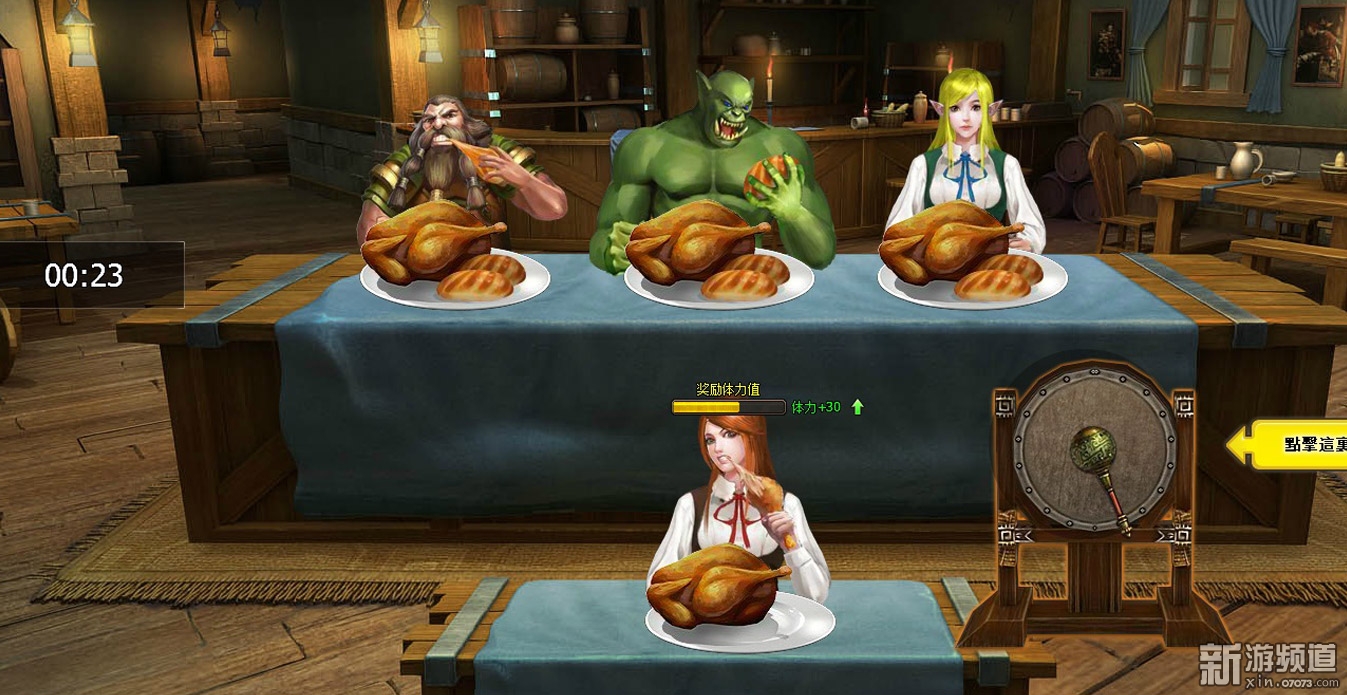The height and width of the screenshot is (695, 1347).
Task: Strike the gong with the mallet
Action: 1094,448
